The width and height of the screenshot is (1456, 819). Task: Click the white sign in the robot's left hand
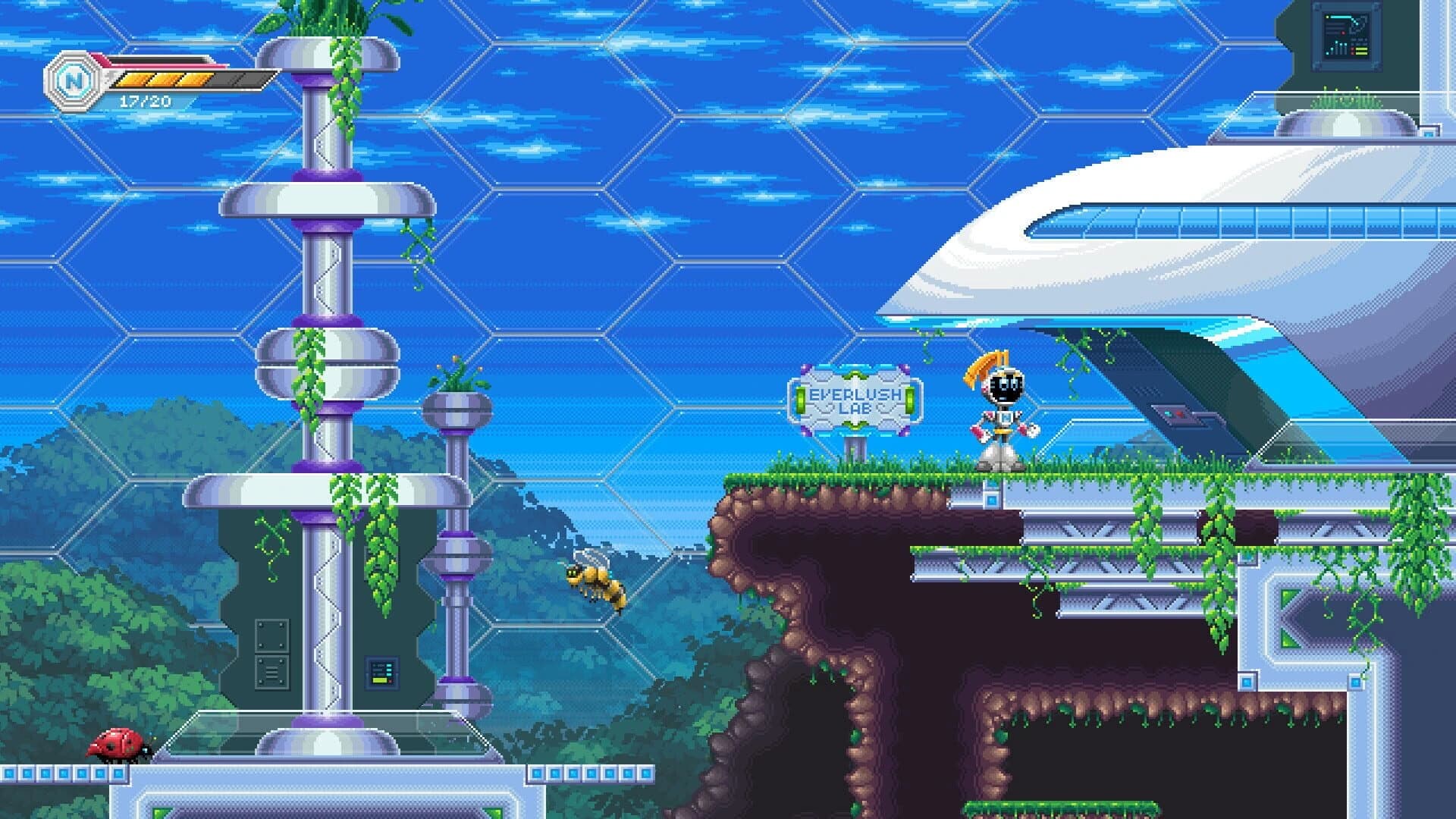tap(1032, 430)
